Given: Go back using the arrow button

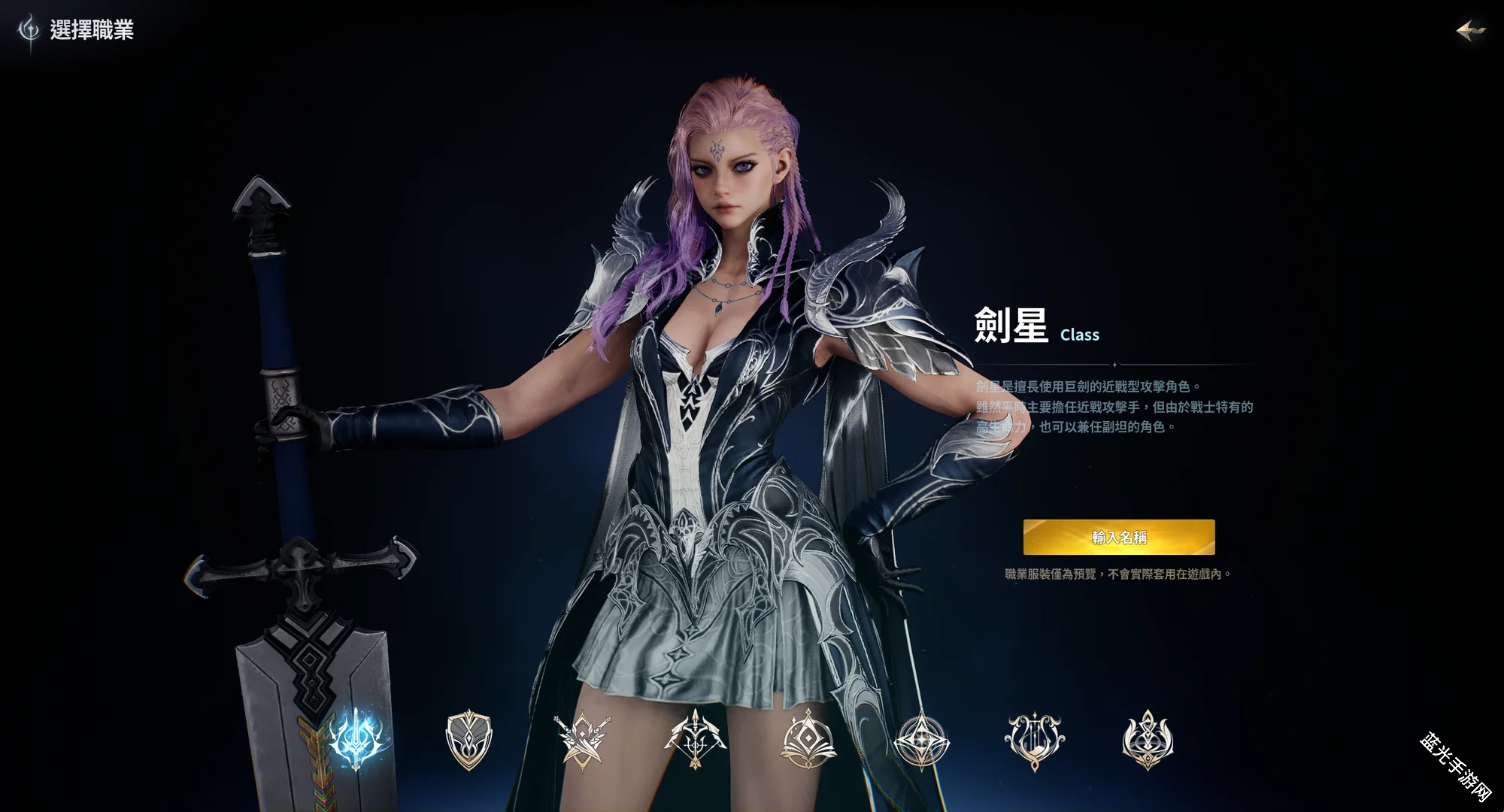Looking at the screenshot, I should 1470,30.
